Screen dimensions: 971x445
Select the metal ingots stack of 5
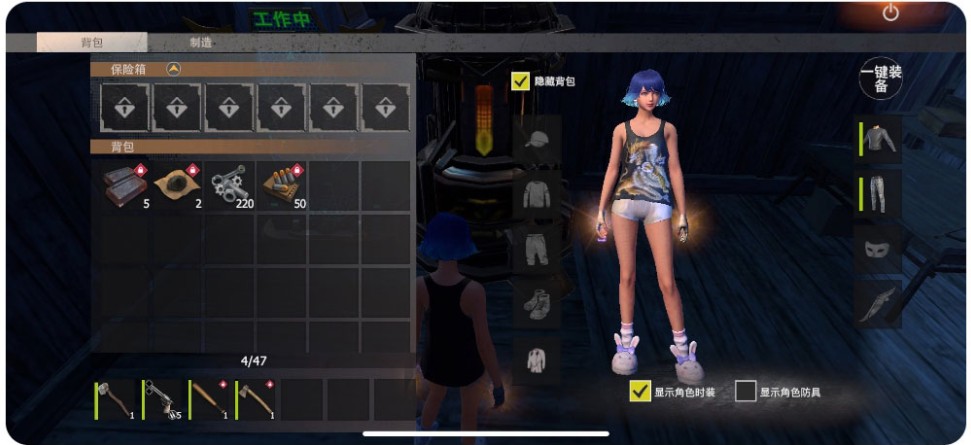[x=124, y=185]
